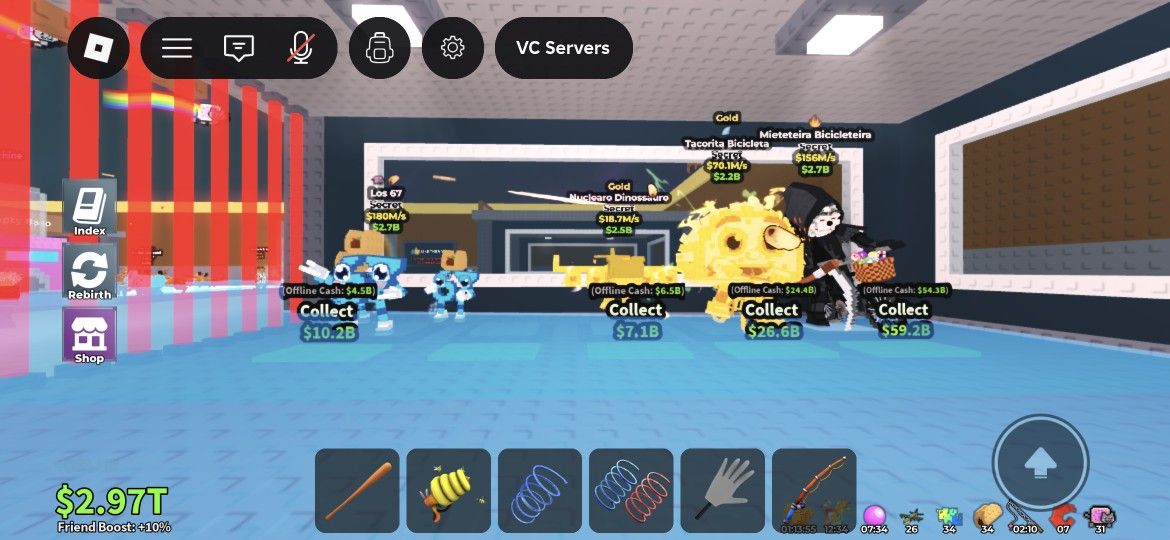The height and width of the screenshot is (540, 1170).
Task: Equip the grey slap hand
Action: tap(723, 490)
